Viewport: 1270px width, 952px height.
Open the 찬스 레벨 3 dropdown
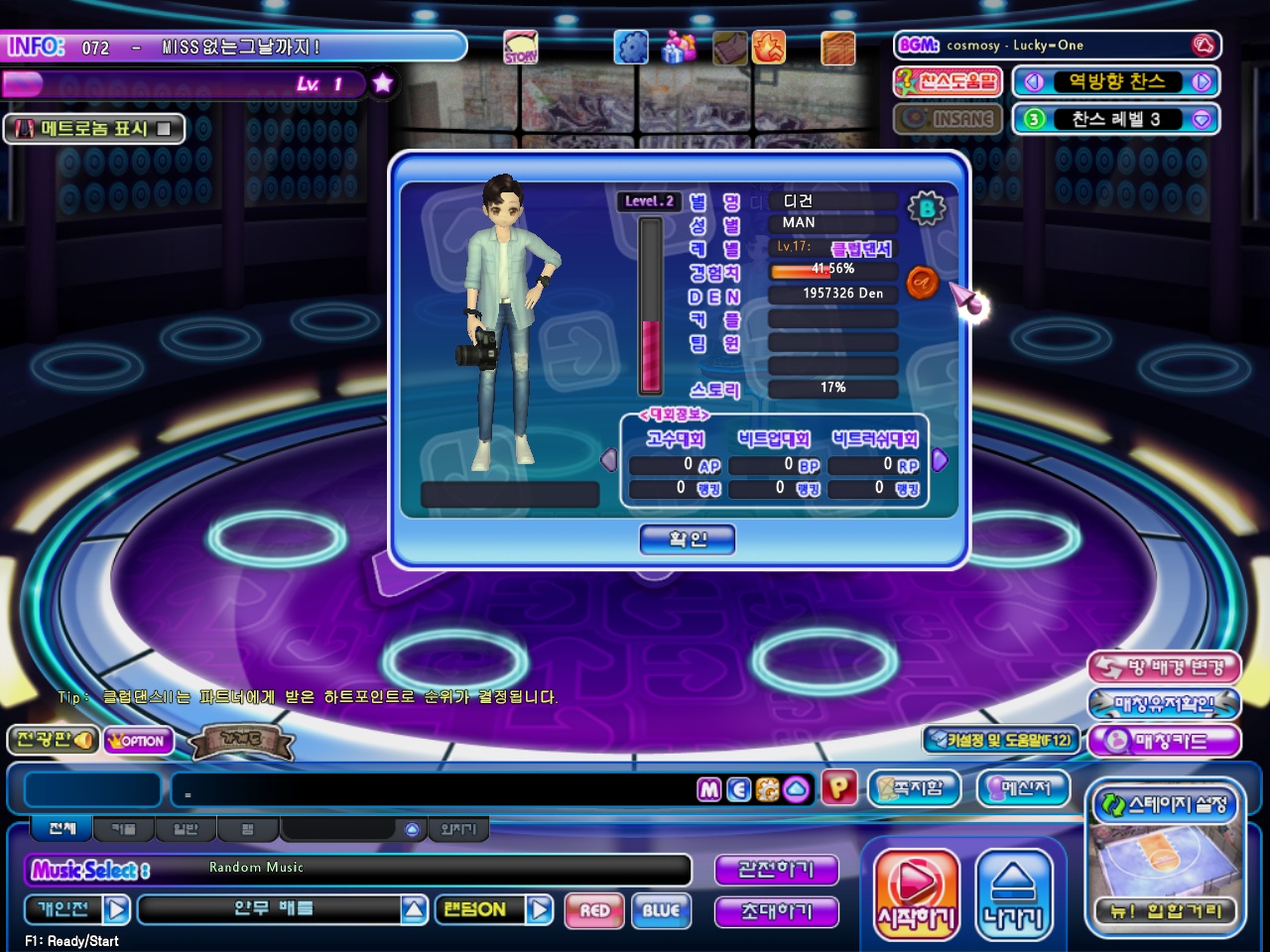click(1202, 119)
